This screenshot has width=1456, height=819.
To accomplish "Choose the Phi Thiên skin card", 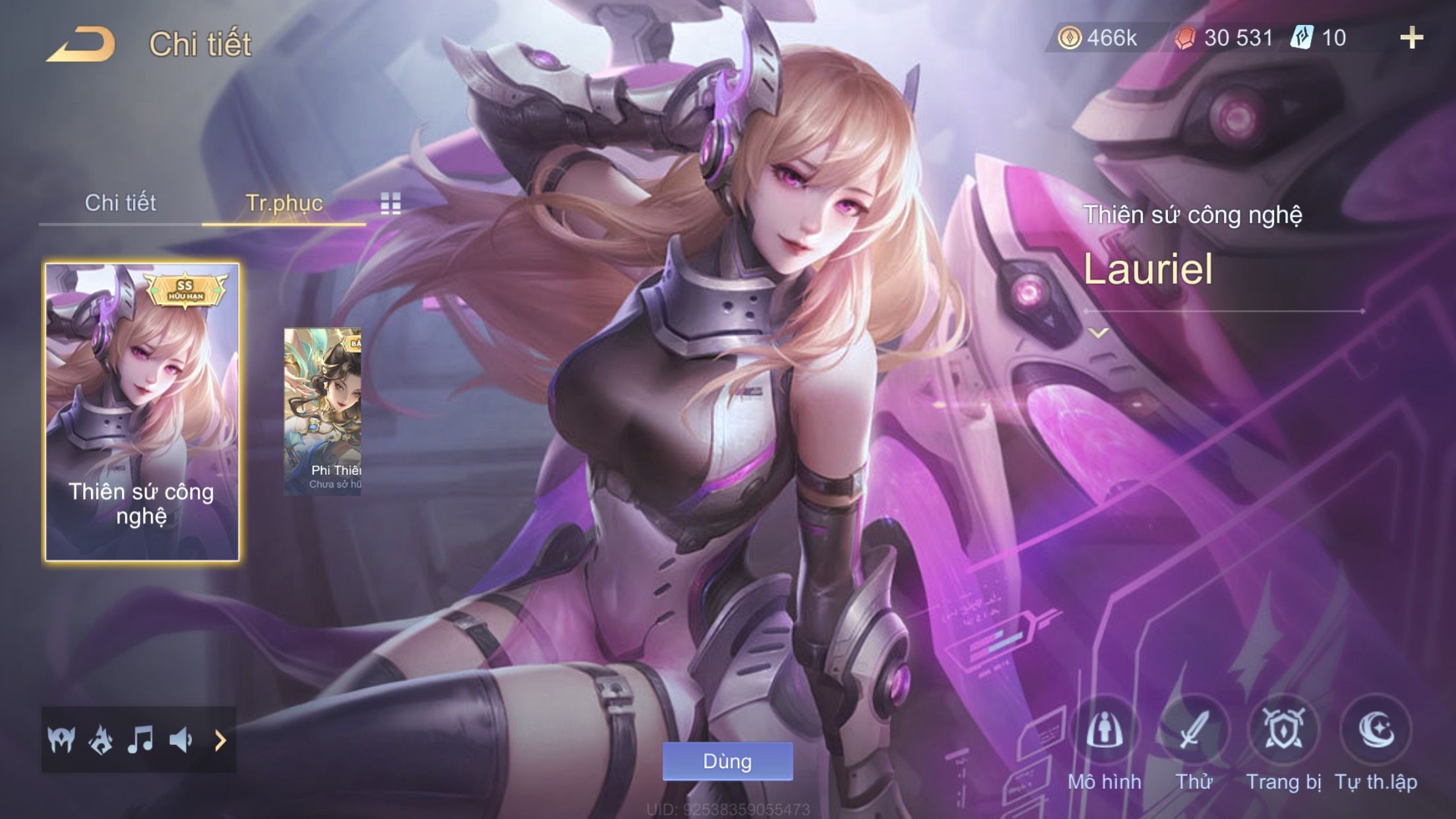I will 322,412.
